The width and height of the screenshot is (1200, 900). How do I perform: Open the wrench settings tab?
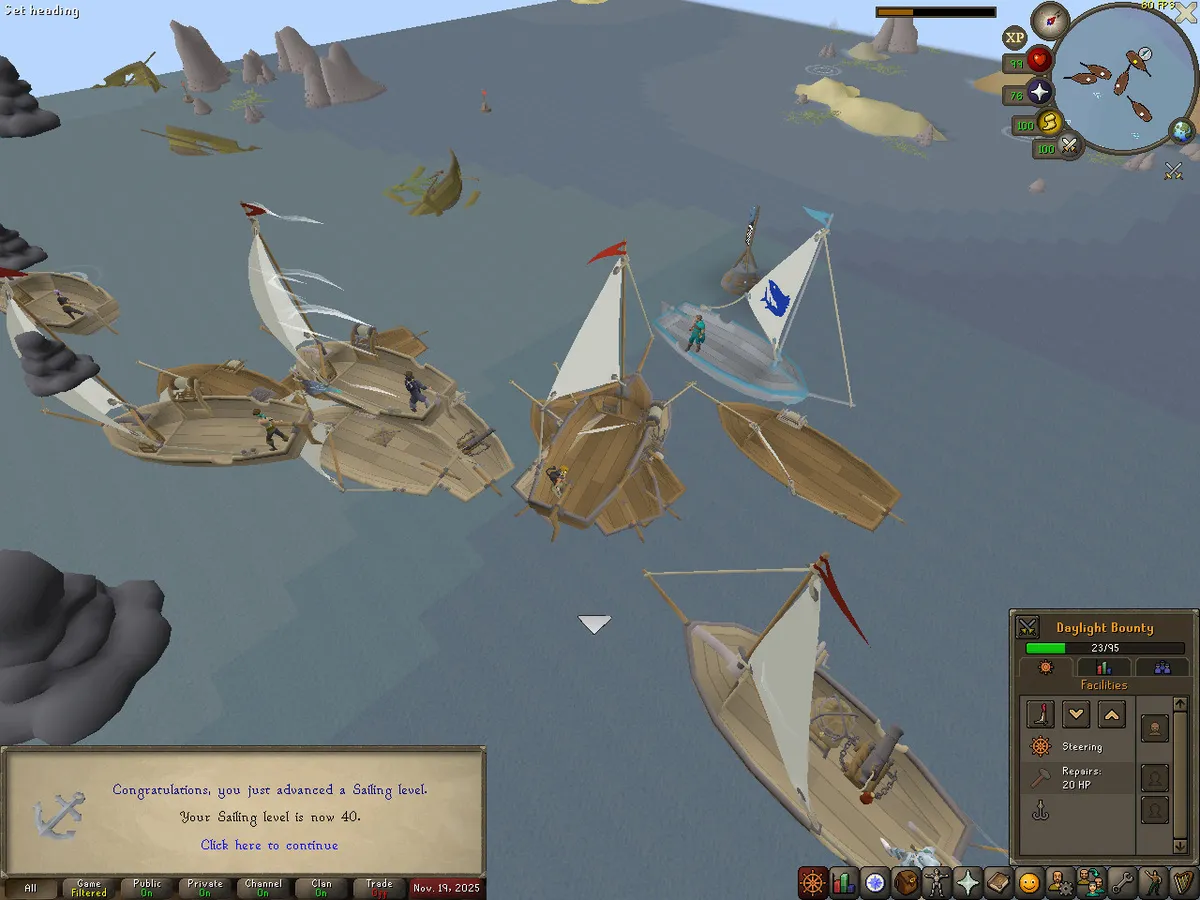1121,883
